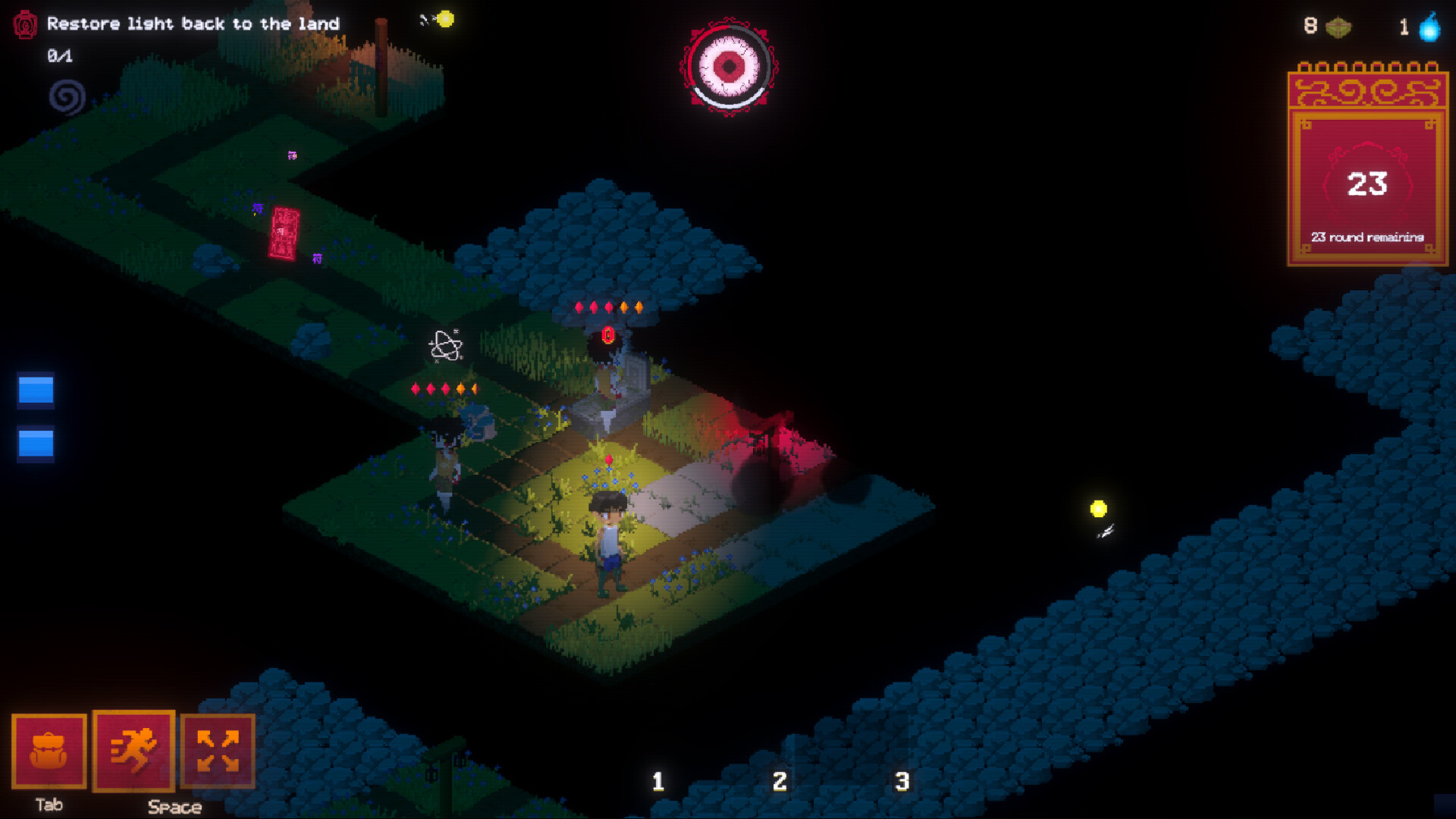Select the Space menu entry

(174, 808)
